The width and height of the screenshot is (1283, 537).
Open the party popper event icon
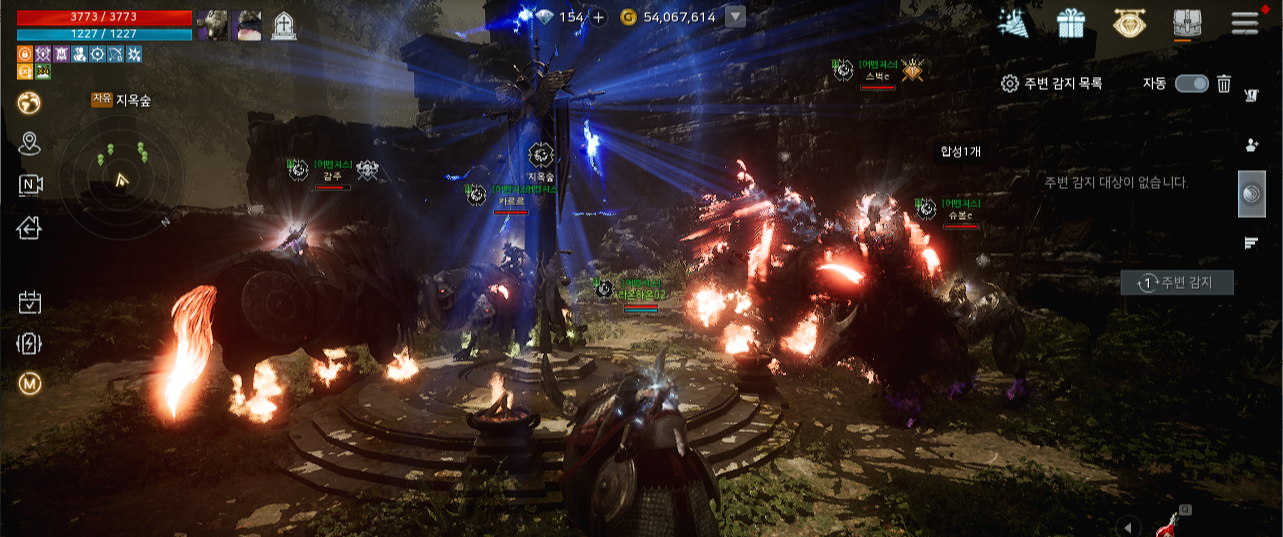pos(1014,23)
